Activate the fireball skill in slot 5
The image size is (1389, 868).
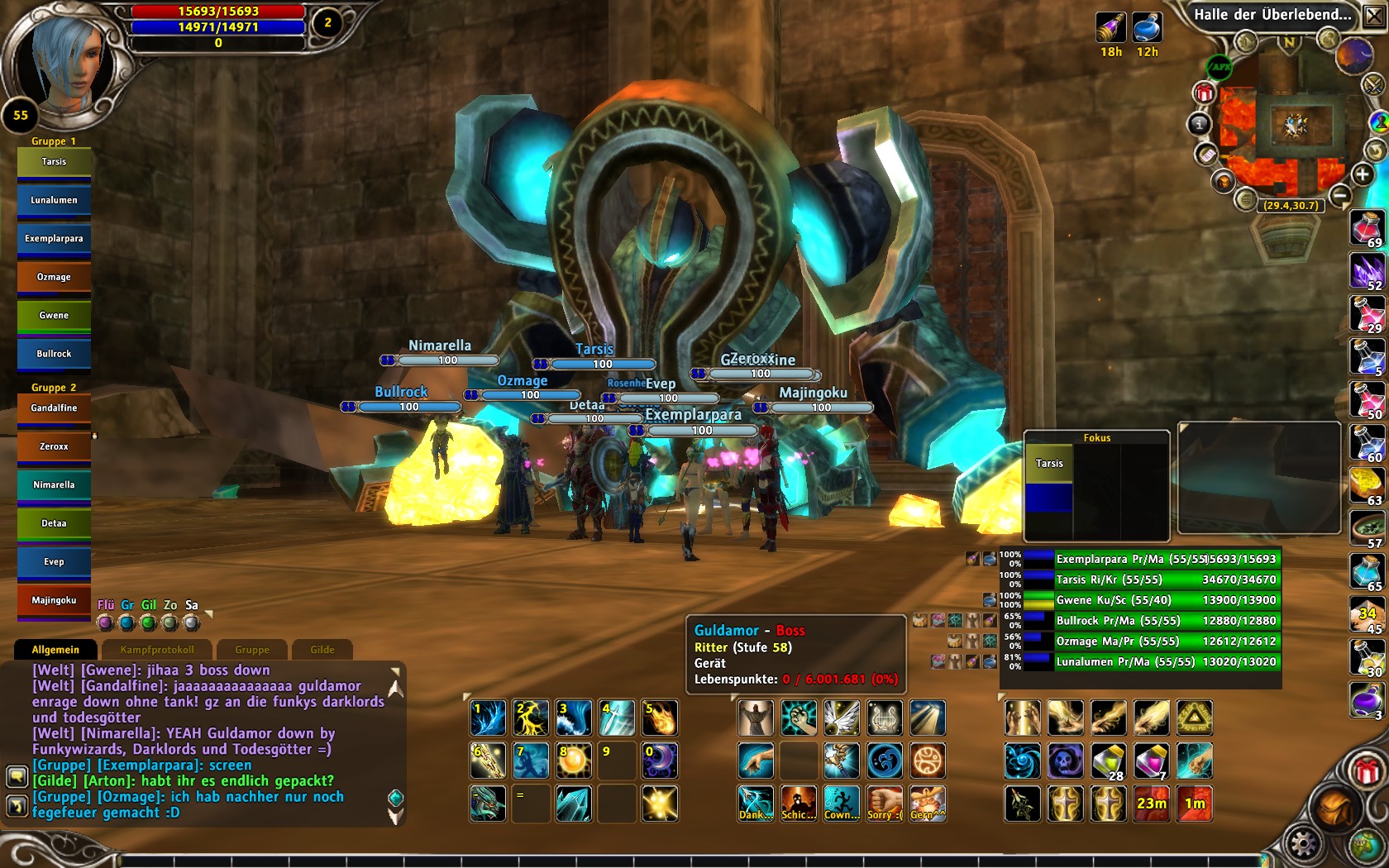[659, 718]
